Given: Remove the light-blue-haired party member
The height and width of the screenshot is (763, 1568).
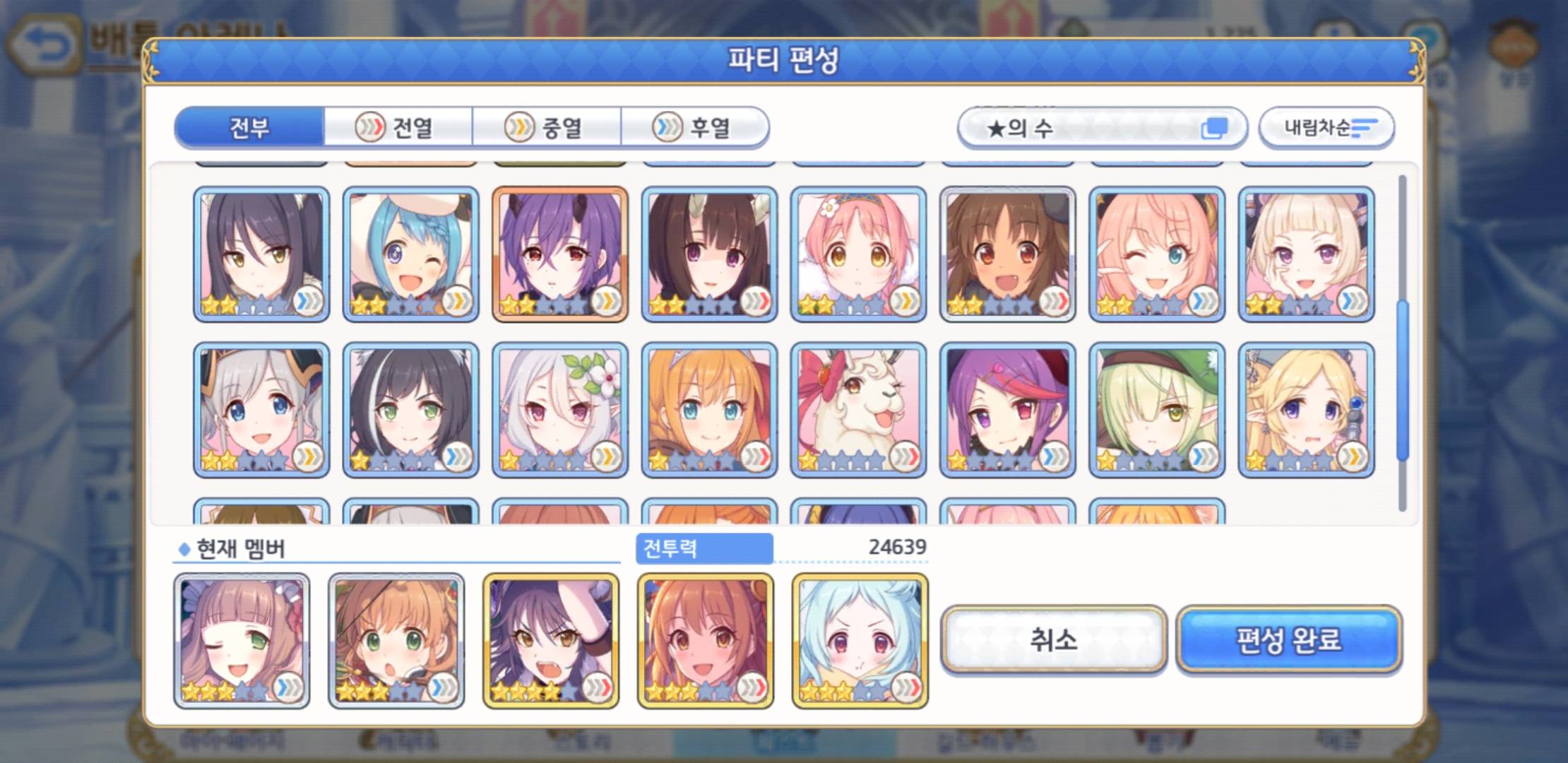Looking at the screenshot, I should point(860,641).
